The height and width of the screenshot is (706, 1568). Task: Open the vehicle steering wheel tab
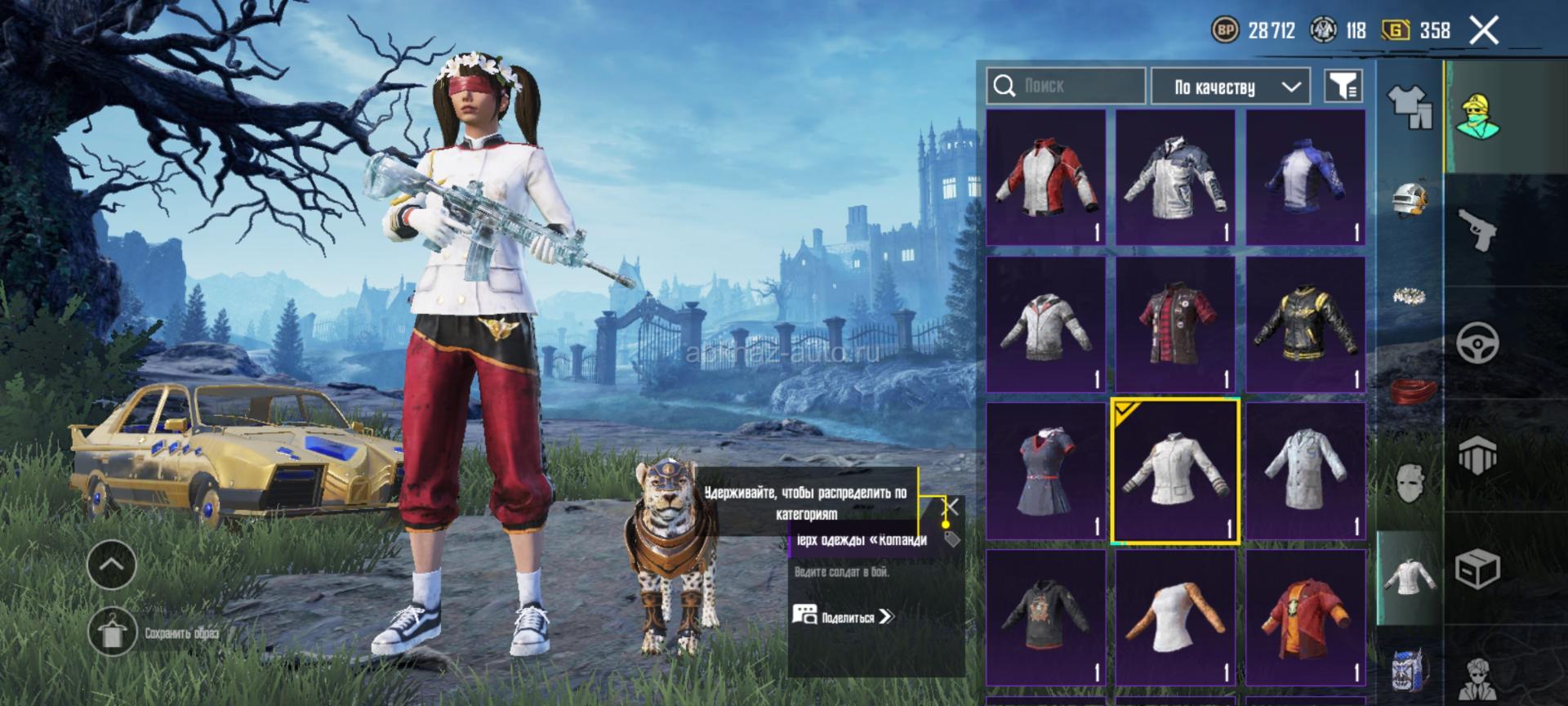point(1478,342)
